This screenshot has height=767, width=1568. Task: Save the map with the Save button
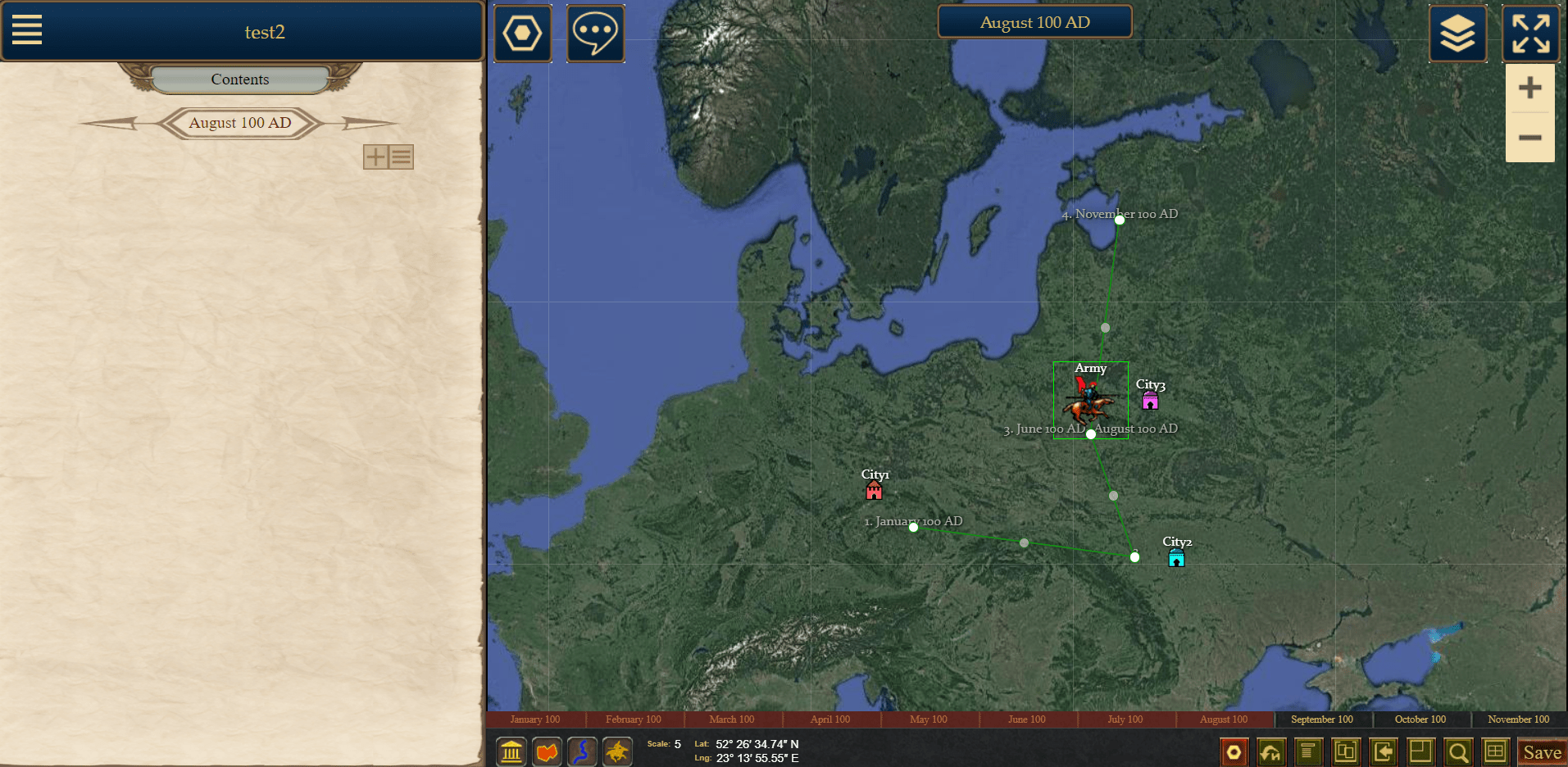pos(1542,752)
